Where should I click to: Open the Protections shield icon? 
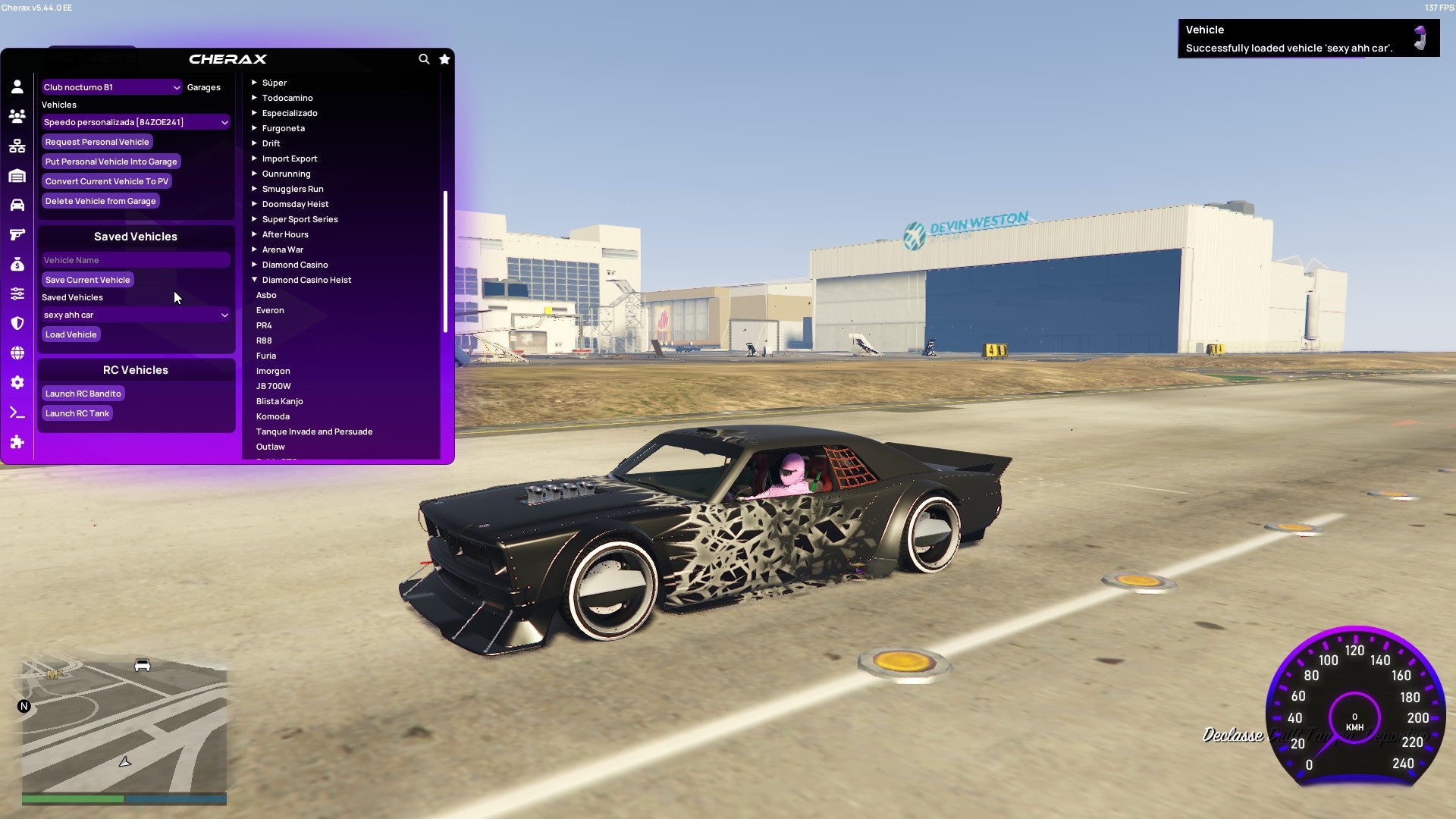[x=17, y=323]
